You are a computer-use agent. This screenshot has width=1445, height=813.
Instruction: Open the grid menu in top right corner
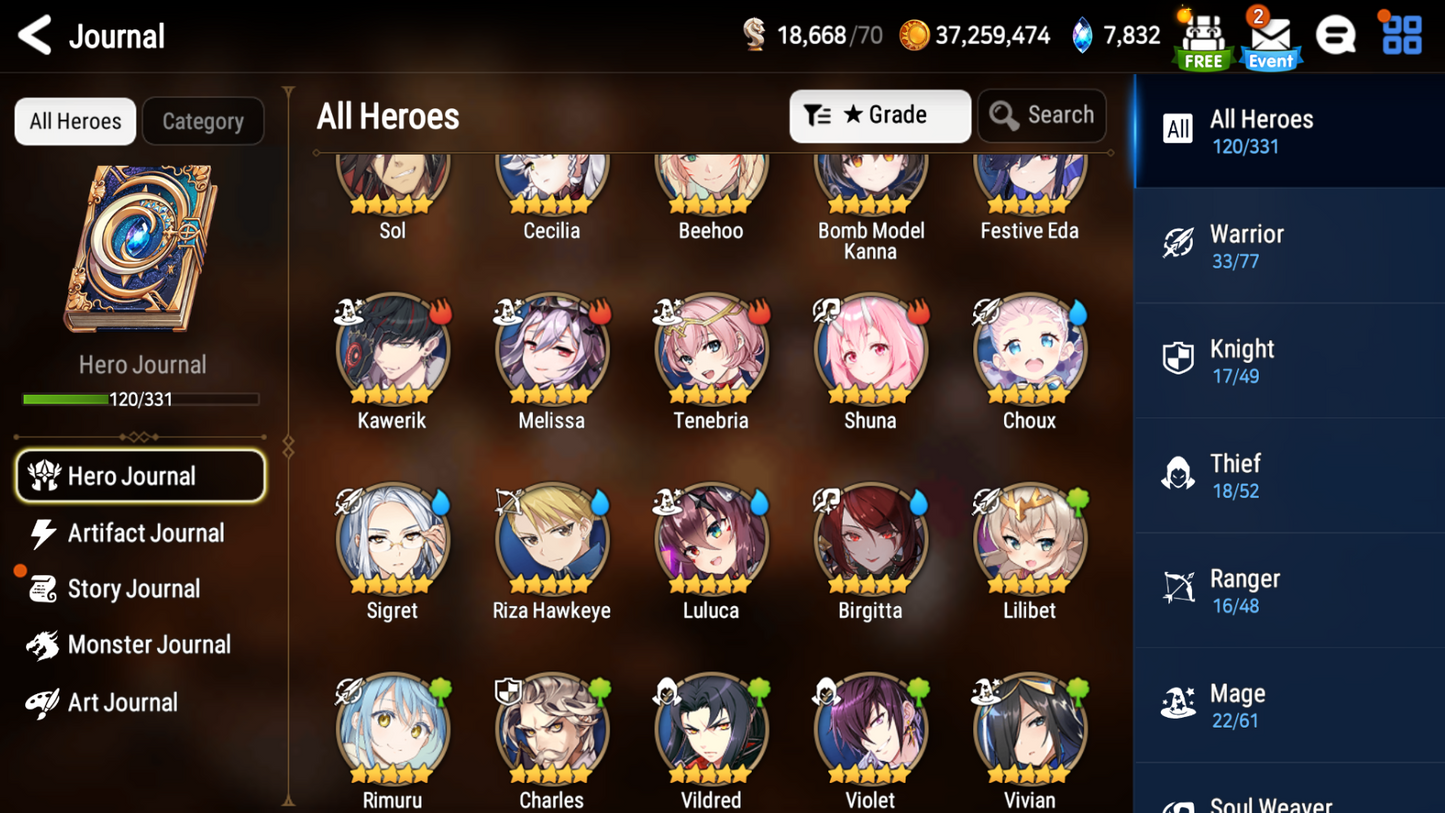click(x=1399, y=34)
